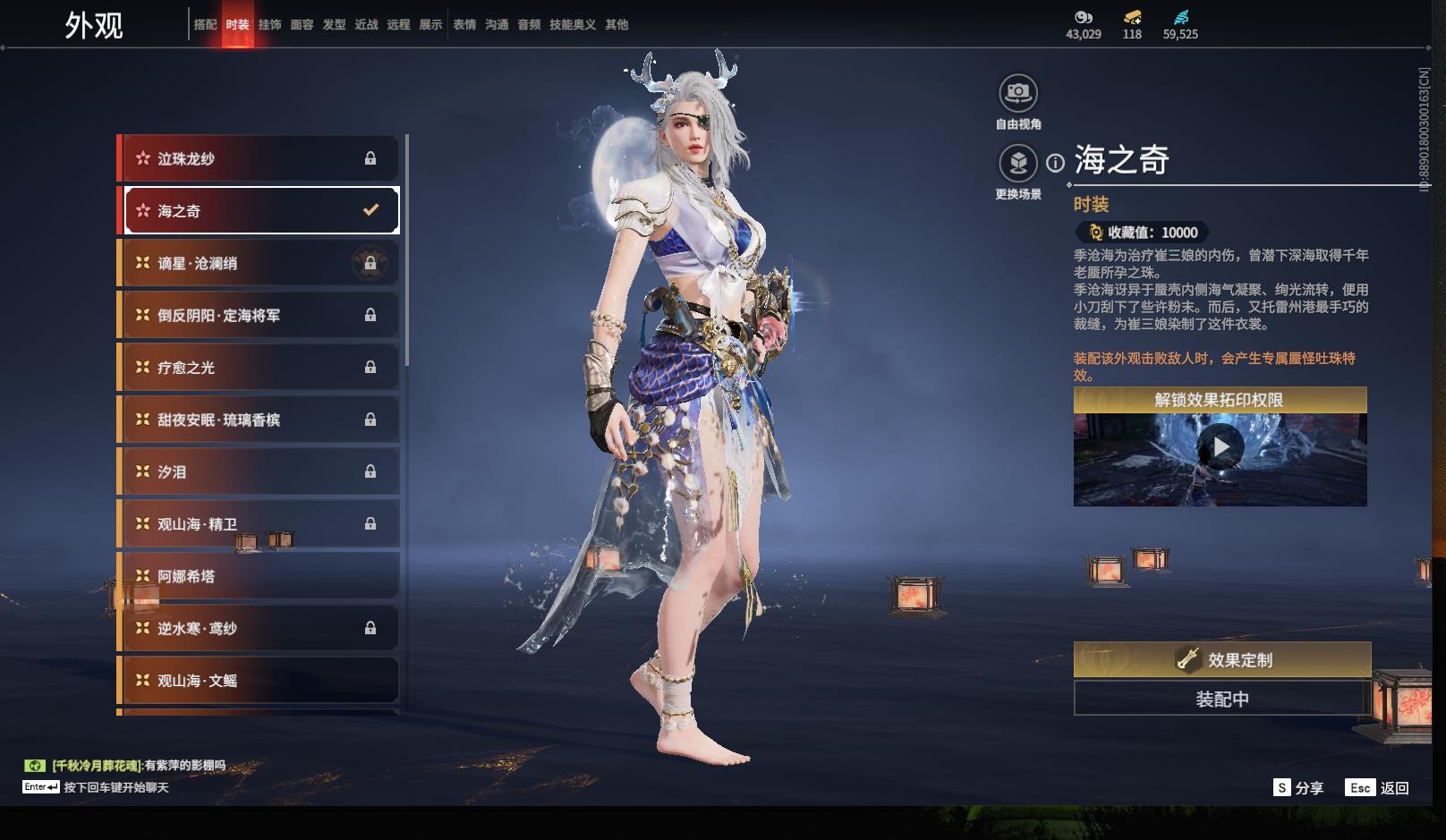This screenshot has height=840, width=1446.
Task: Share the outfit with 分享
Action: coord(1298,787)
